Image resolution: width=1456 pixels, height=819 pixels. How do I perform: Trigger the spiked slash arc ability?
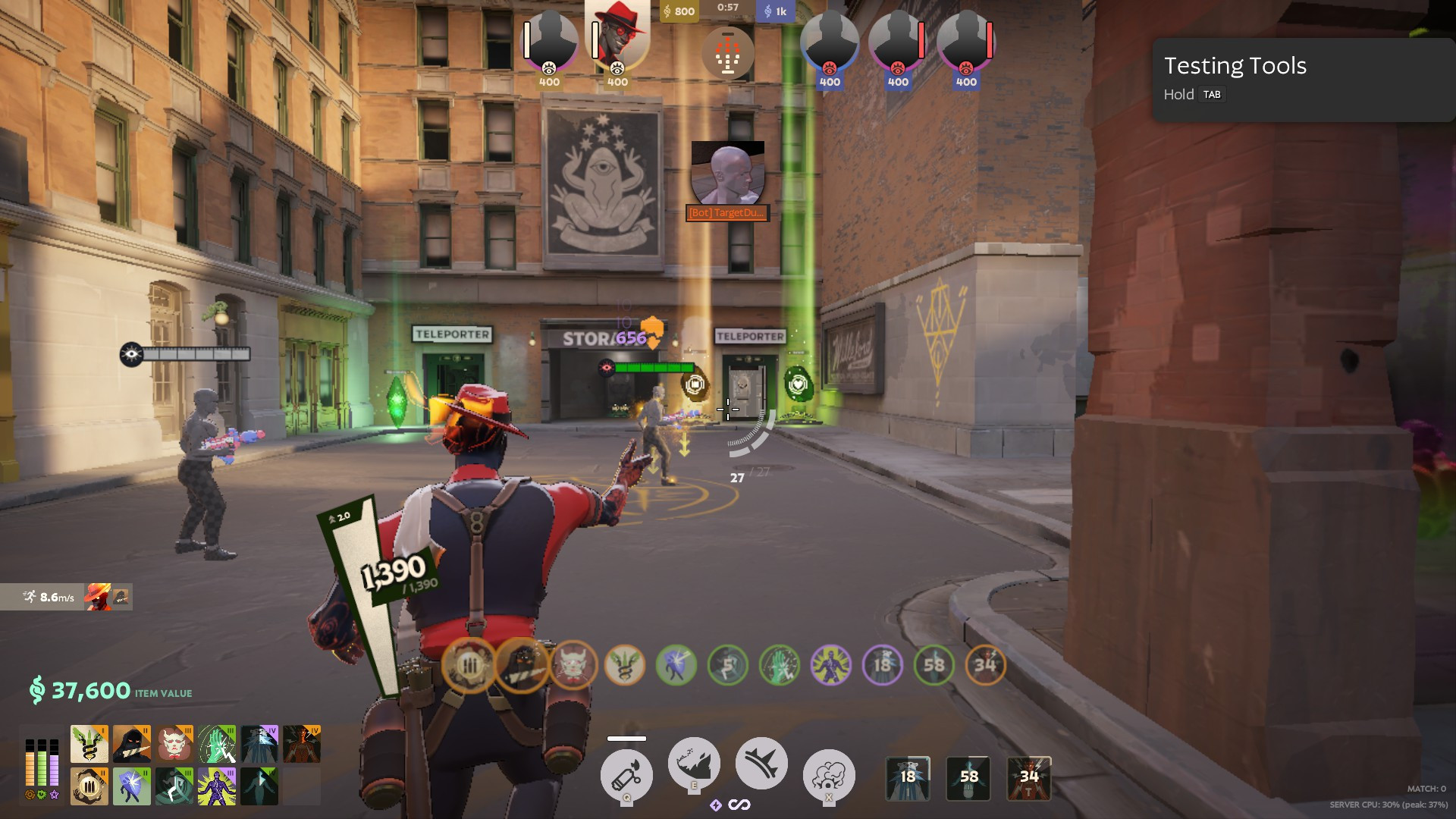[761, 764]
